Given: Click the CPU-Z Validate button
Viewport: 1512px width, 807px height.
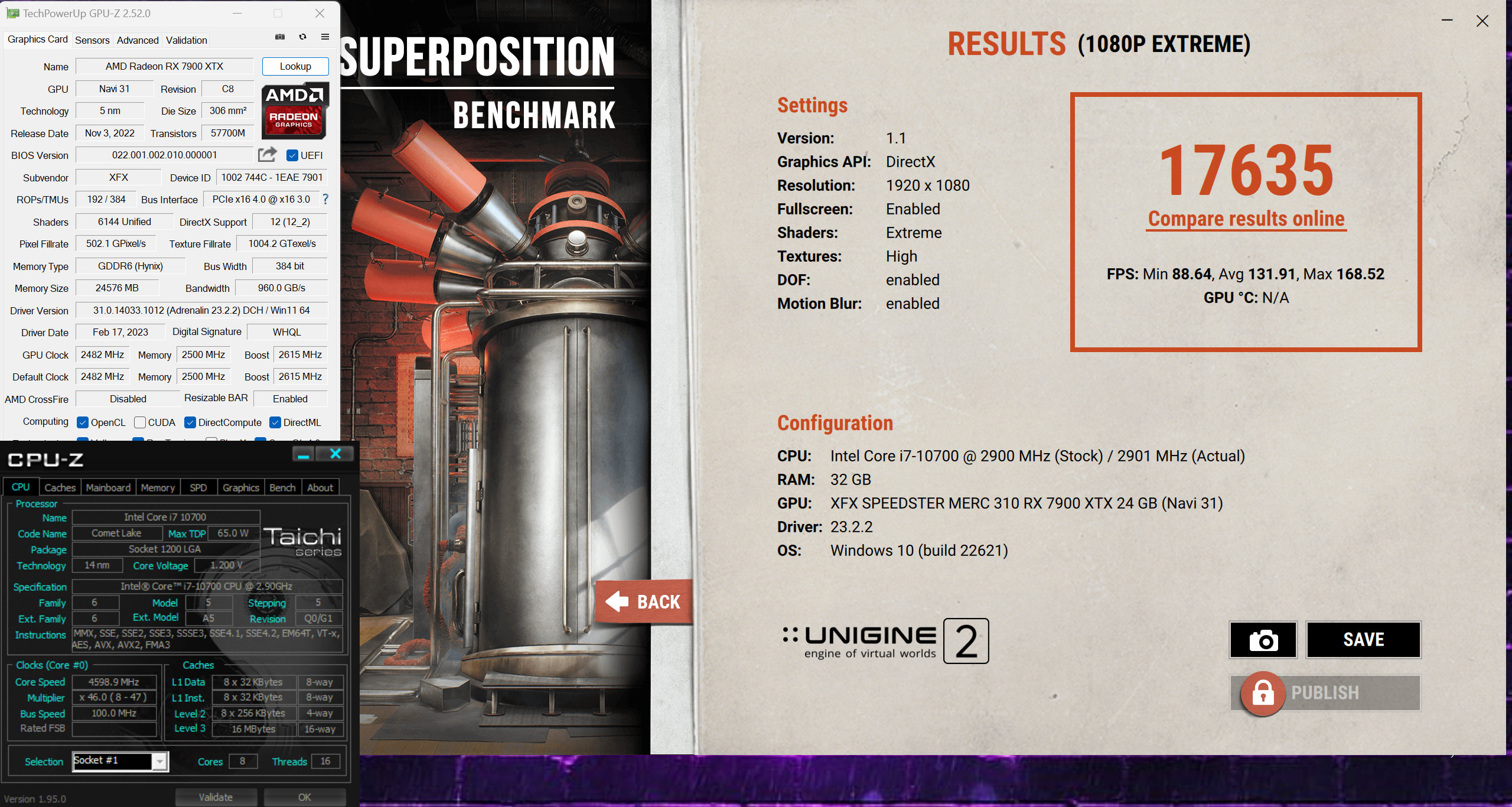Looking at the screenshot, I should click(216, 797).
